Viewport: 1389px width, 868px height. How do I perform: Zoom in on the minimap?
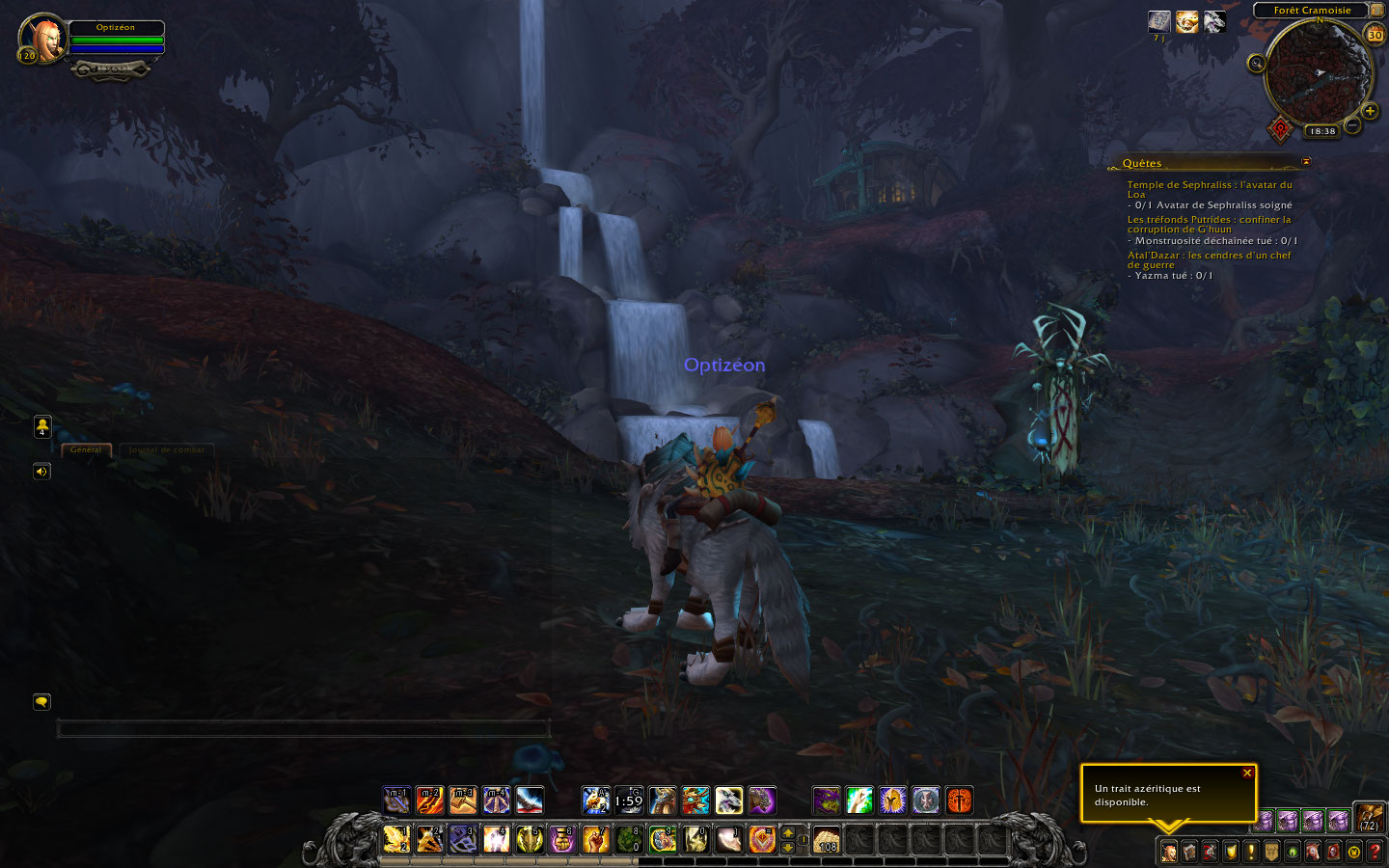click(x=1370, y=111)
